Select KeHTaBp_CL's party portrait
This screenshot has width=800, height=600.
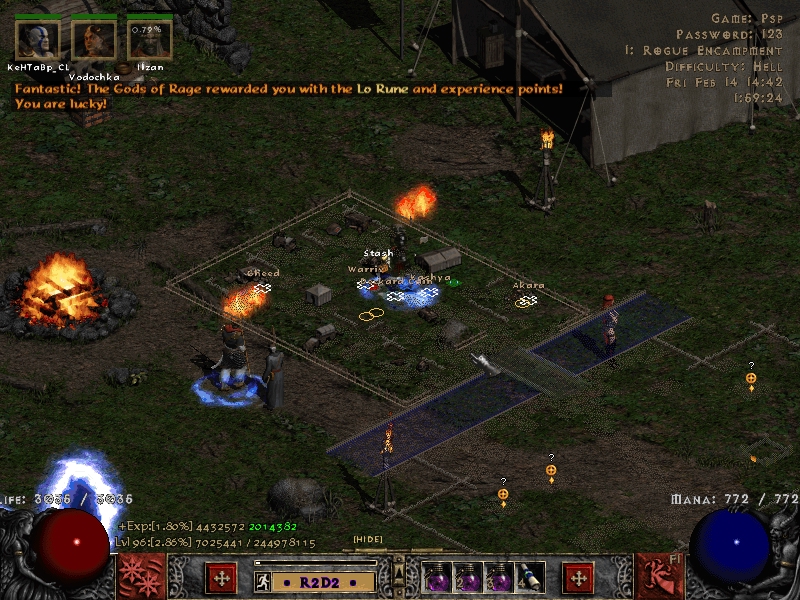click(37, 39)
